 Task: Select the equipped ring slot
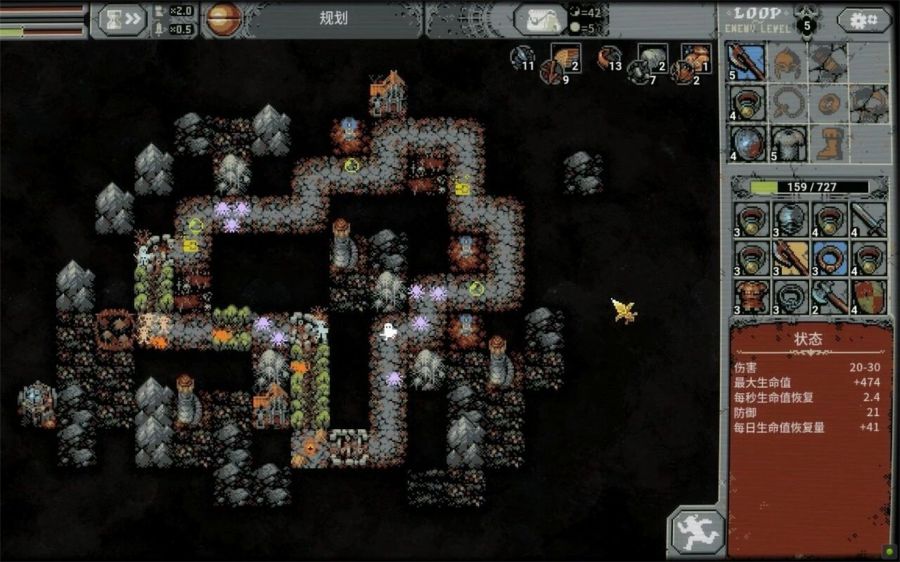[748, 101]
